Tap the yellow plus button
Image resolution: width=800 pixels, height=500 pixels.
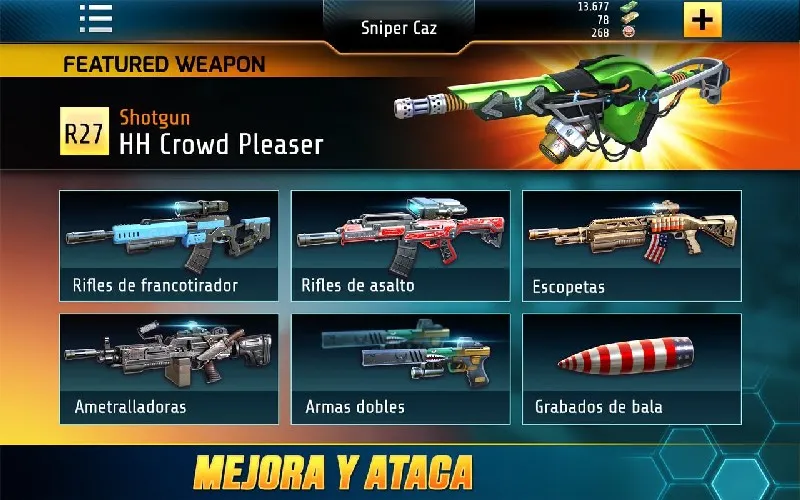click(703, 20)
